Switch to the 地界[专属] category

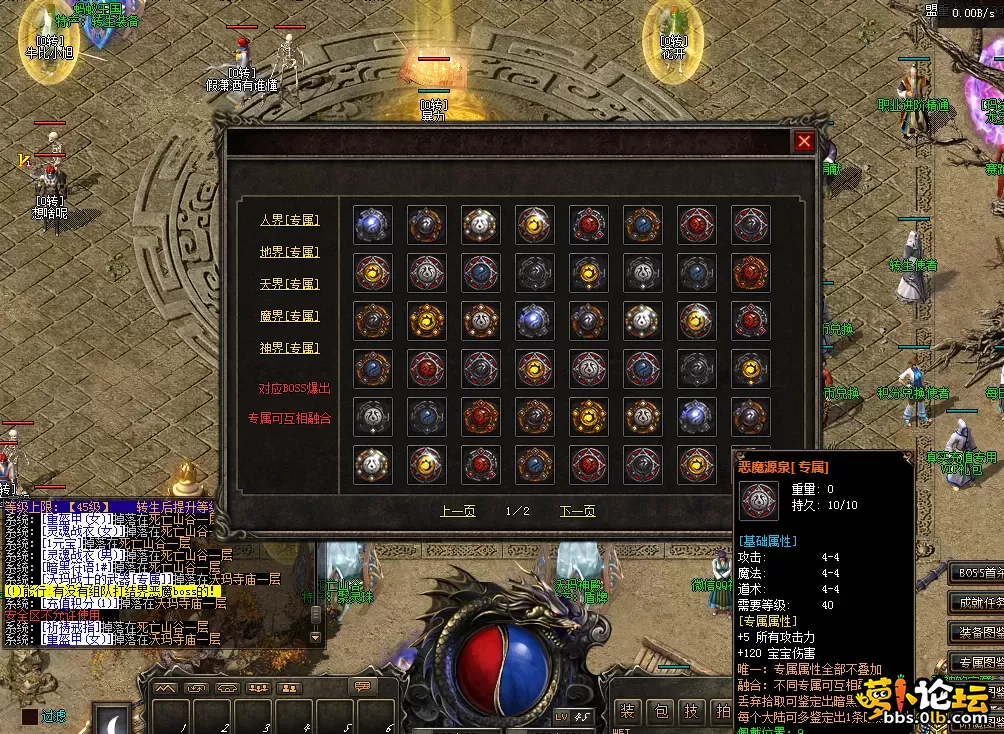pyautogui.click(x=288, y=252)
